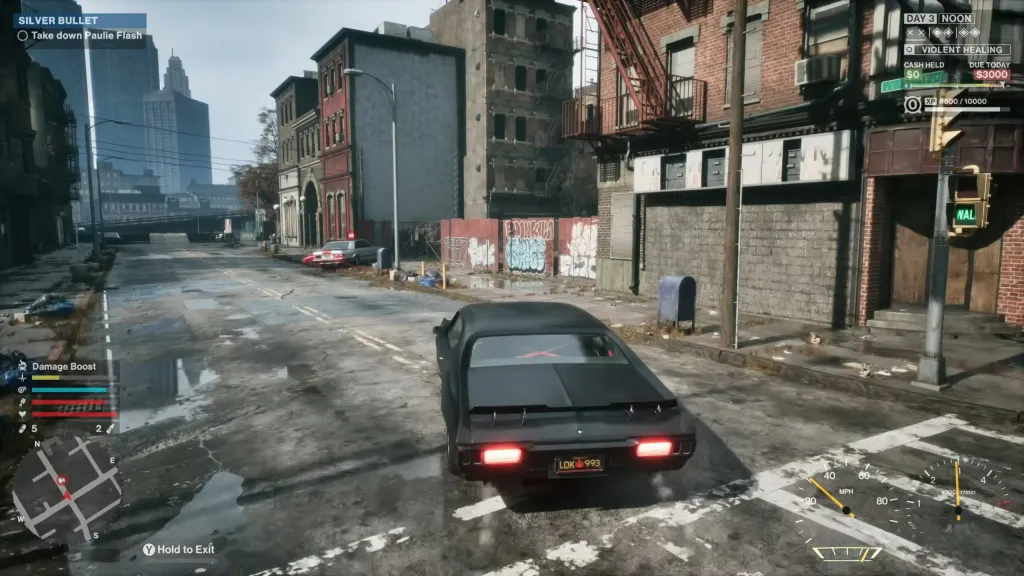Click the Damage Boost status icon
The width and height of the screenshot is (1024, 576).
[x=22, y=367]
